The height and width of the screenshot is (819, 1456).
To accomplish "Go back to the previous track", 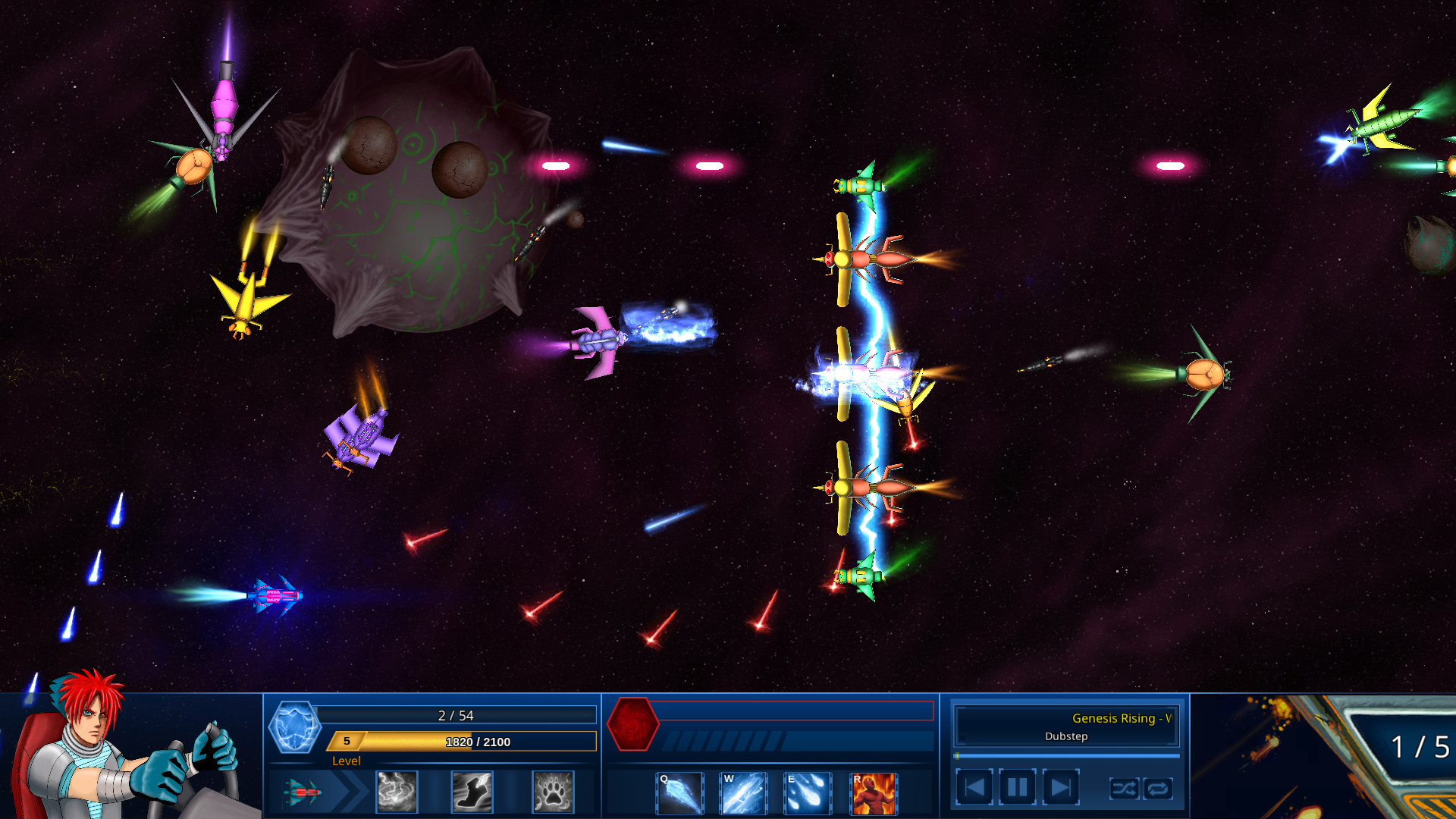I will tap(976, 787).
